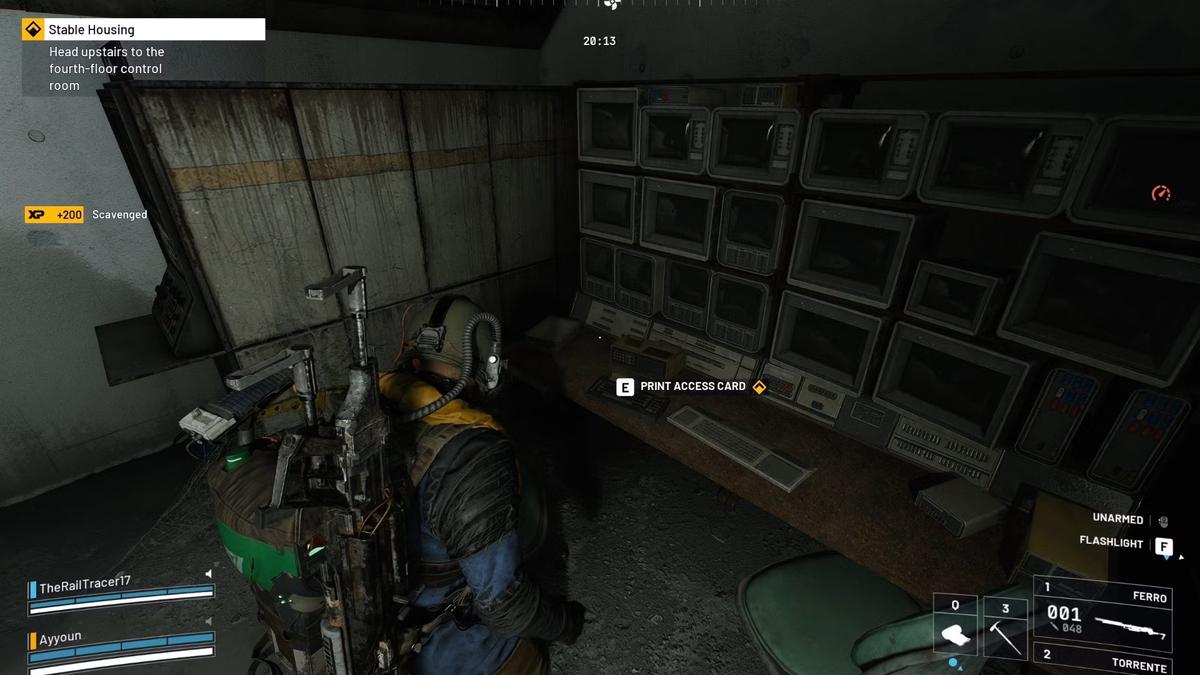Select the Stable Housing objective tracker
1200x675 pixels.
pyautogui.click(x=144, y=30)
